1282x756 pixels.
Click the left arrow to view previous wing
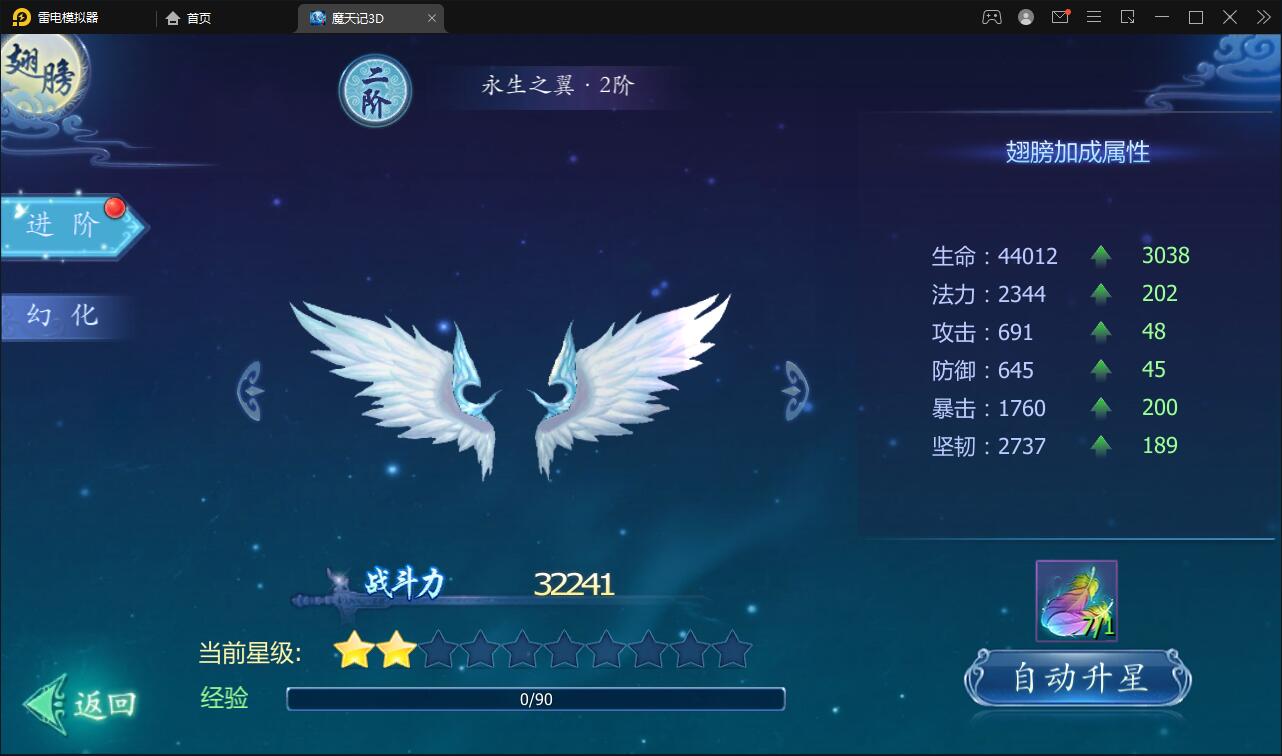click(250, 390)
